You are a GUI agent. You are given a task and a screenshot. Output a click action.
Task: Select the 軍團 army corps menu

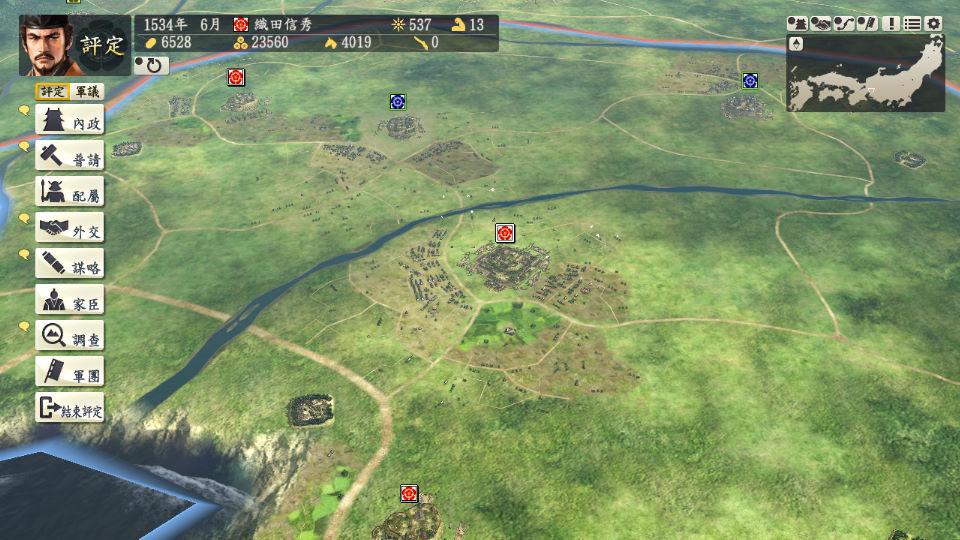click(x=70, y=372)
